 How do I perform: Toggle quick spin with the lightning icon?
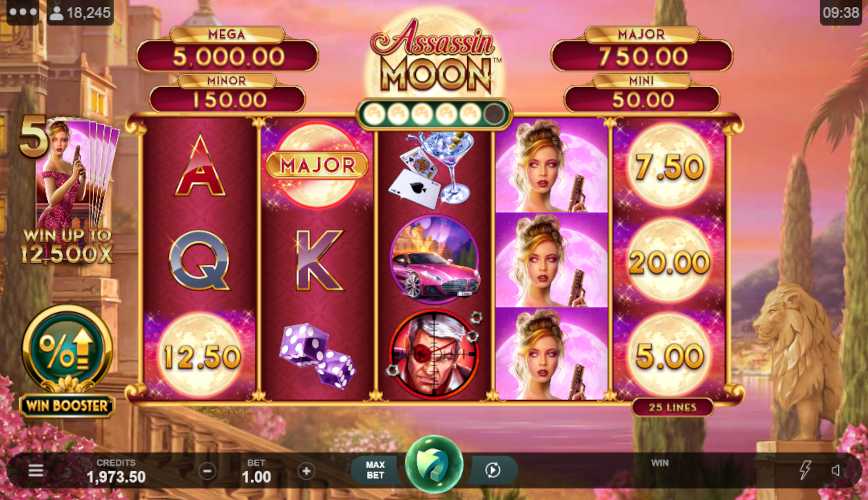click(x=805, y=470)
